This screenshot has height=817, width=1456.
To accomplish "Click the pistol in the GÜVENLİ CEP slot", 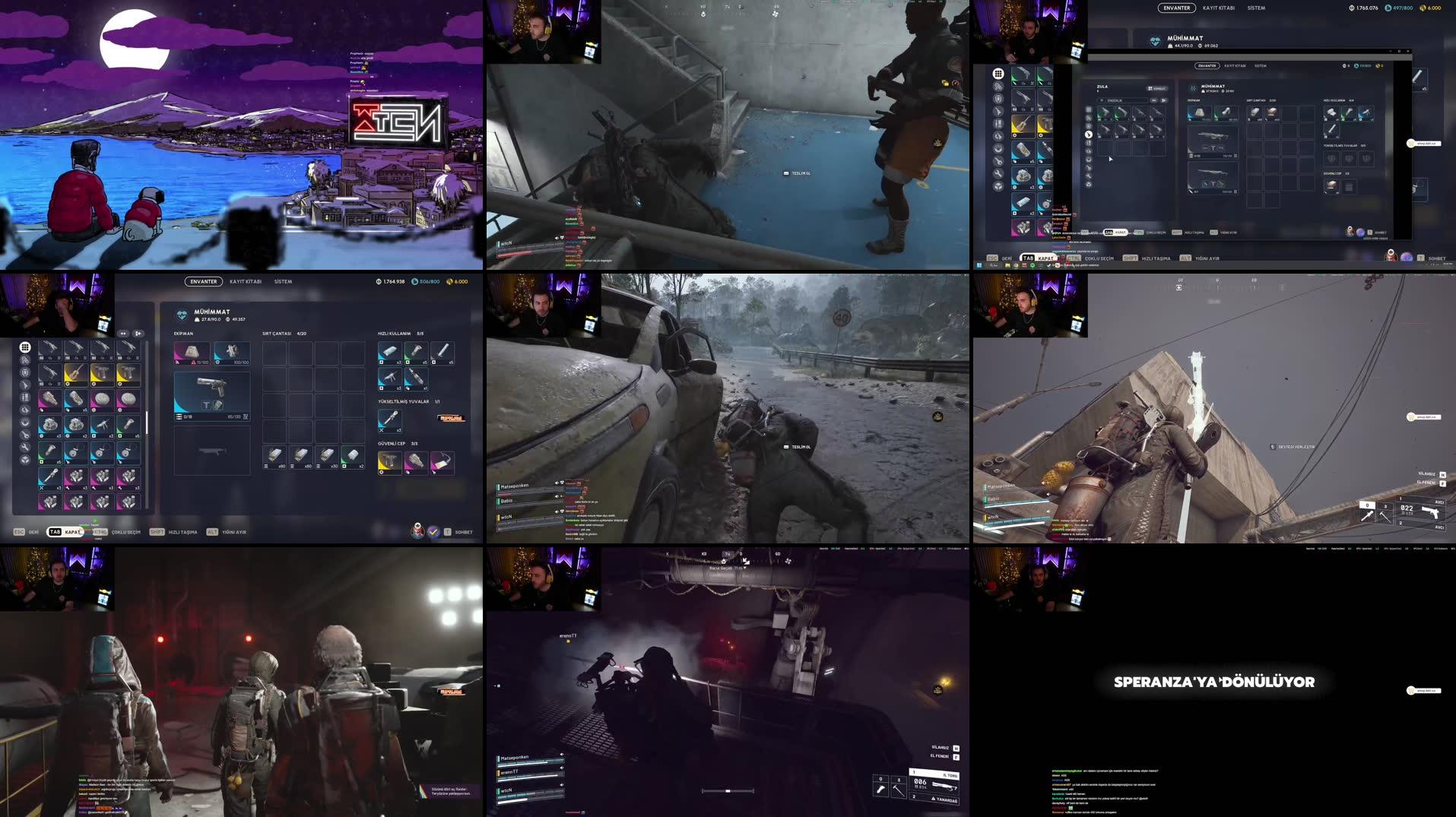I will (x=390, y=462).
